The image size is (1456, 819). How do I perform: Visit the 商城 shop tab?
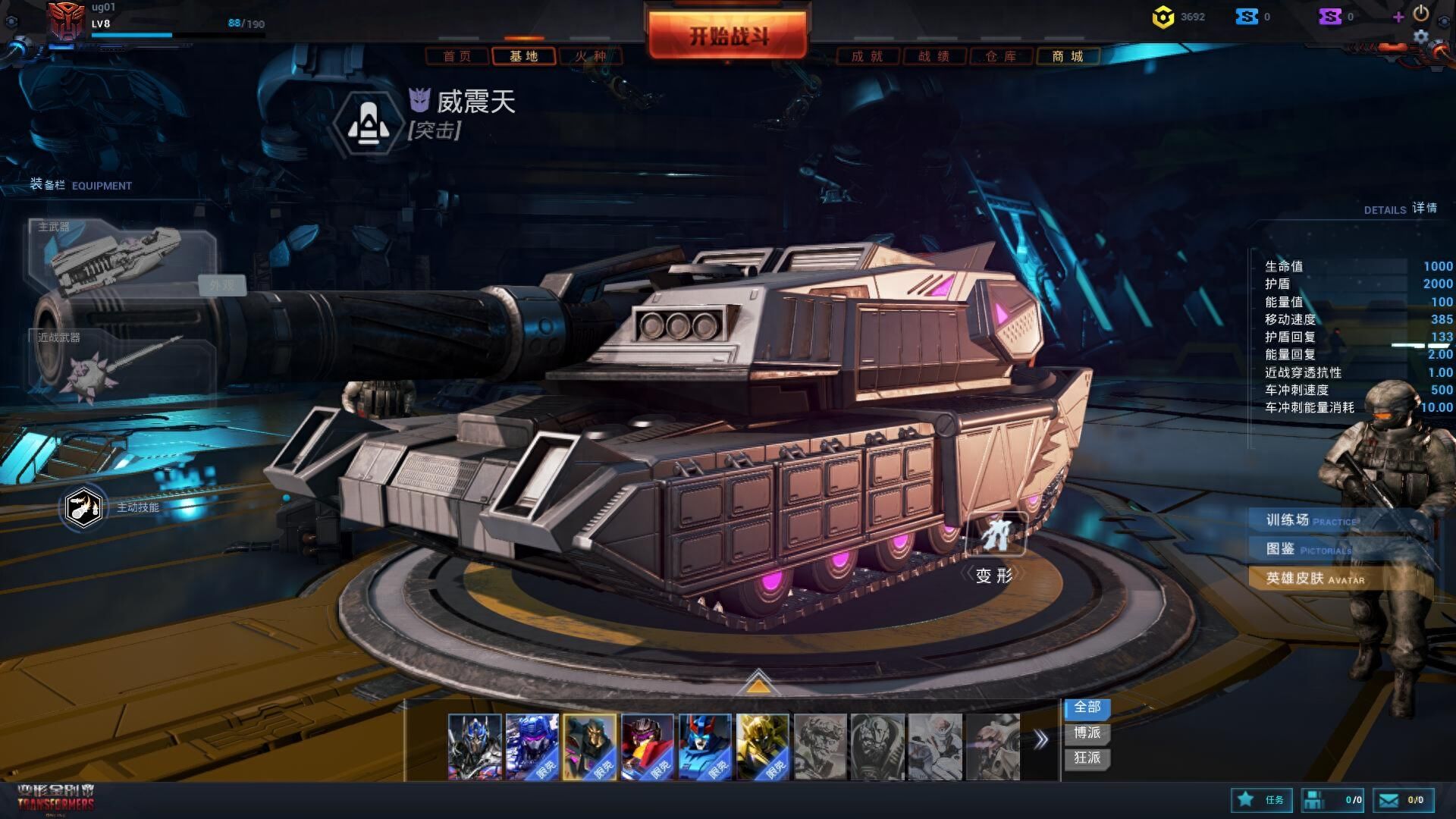[x=1068, y=56]
